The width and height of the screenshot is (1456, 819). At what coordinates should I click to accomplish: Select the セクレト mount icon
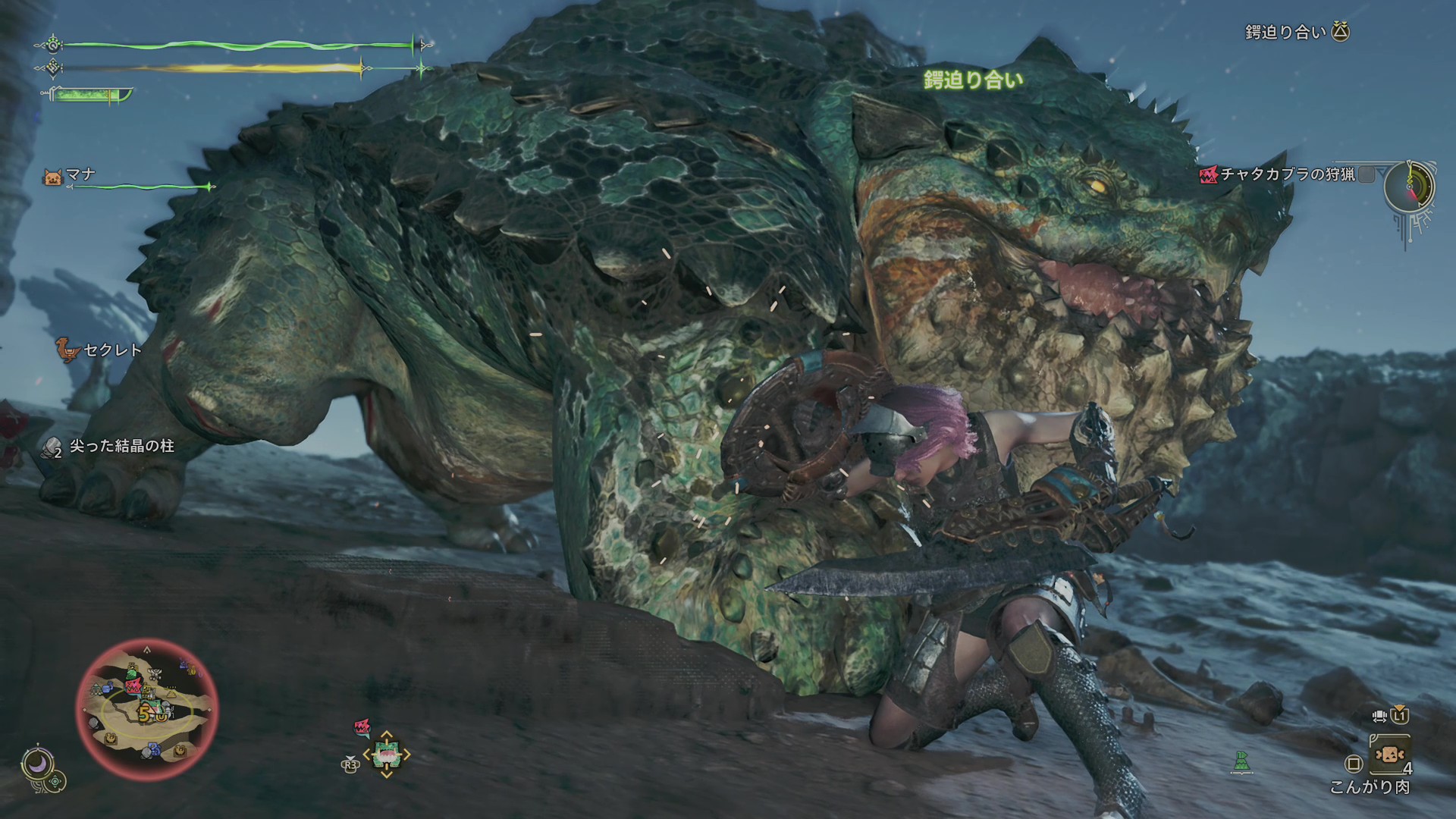tap(67, 350)
